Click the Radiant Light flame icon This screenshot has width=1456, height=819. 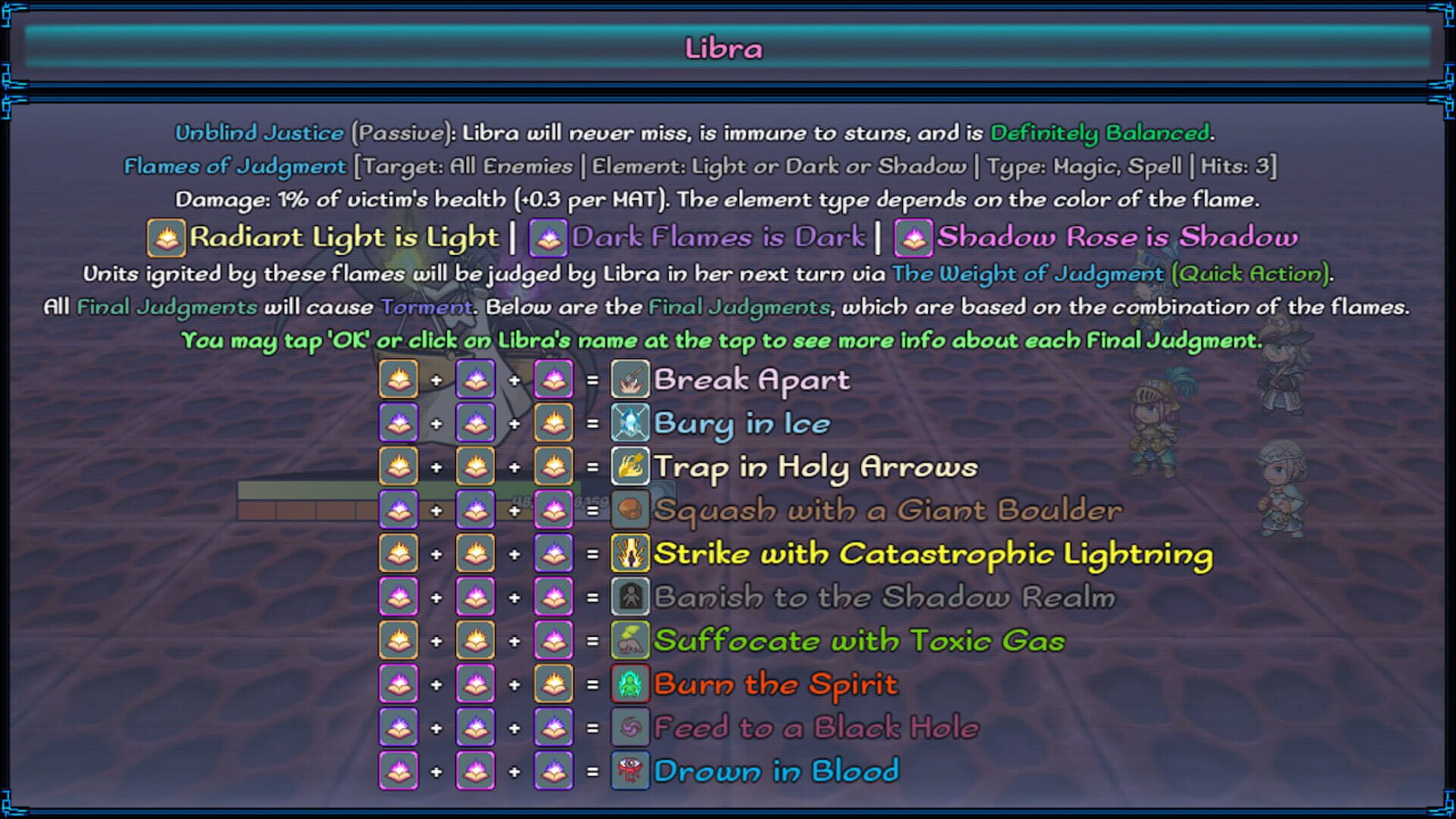166,237
